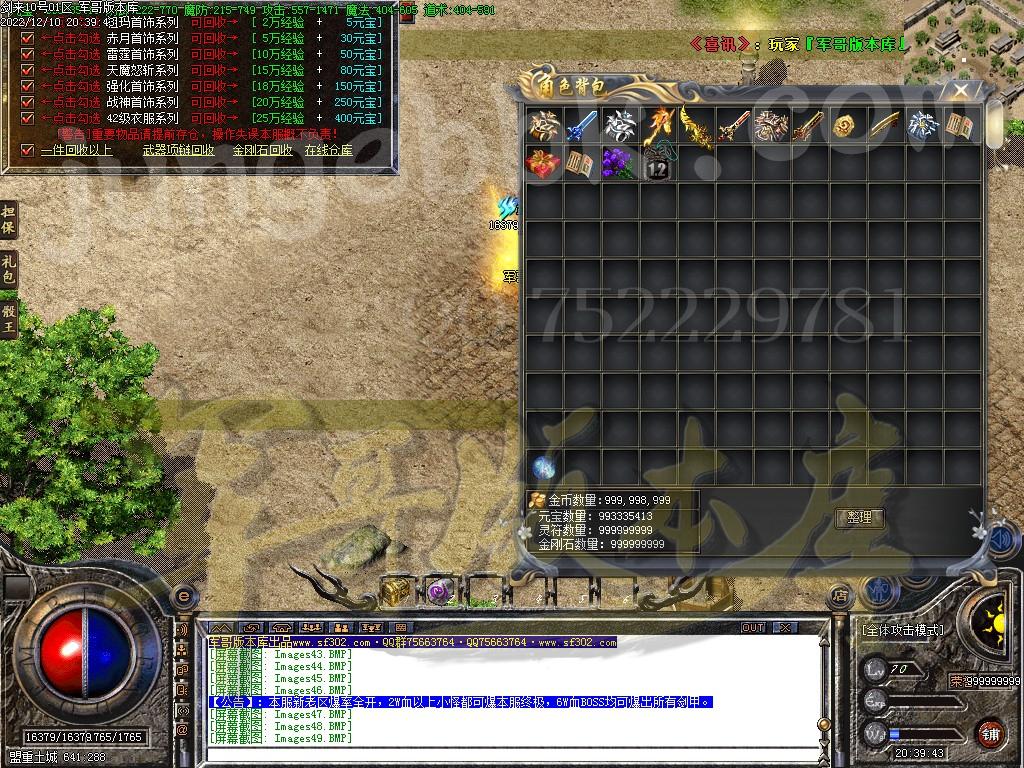Click the 整理 sort button
Screen dimensions: 1024x768
[x=859, y=517]
